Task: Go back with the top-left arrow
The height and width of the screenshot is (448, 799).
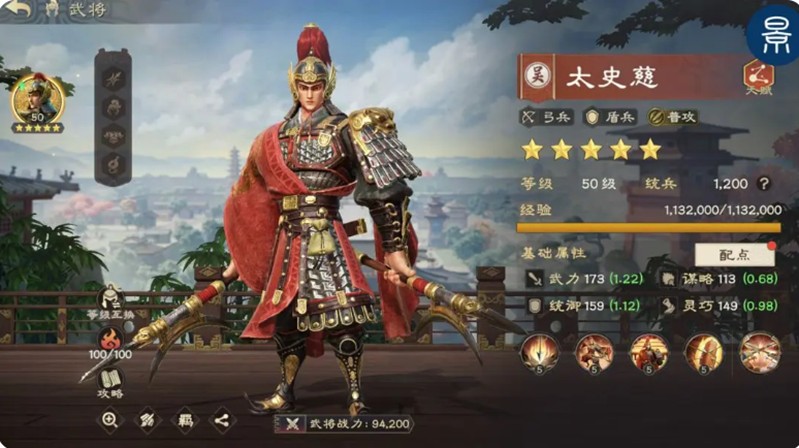Action: pyautogui.click(x=17, y=11)
